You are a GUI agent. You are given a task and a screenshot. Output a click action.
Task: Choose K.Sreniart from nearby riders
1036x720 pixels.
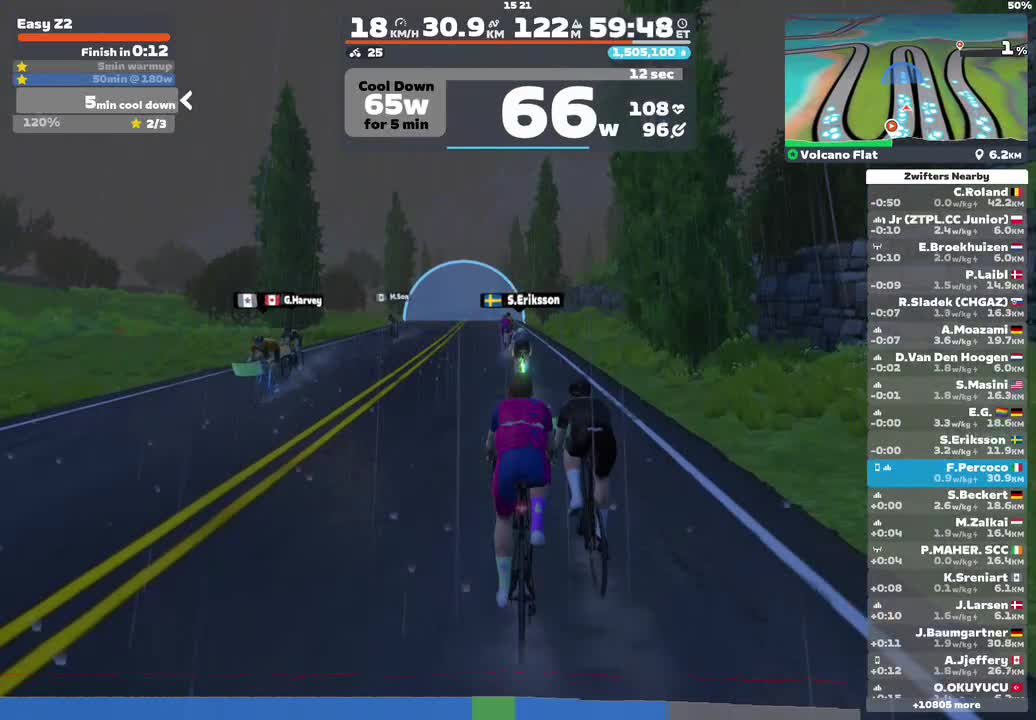(x=946, y=583)
